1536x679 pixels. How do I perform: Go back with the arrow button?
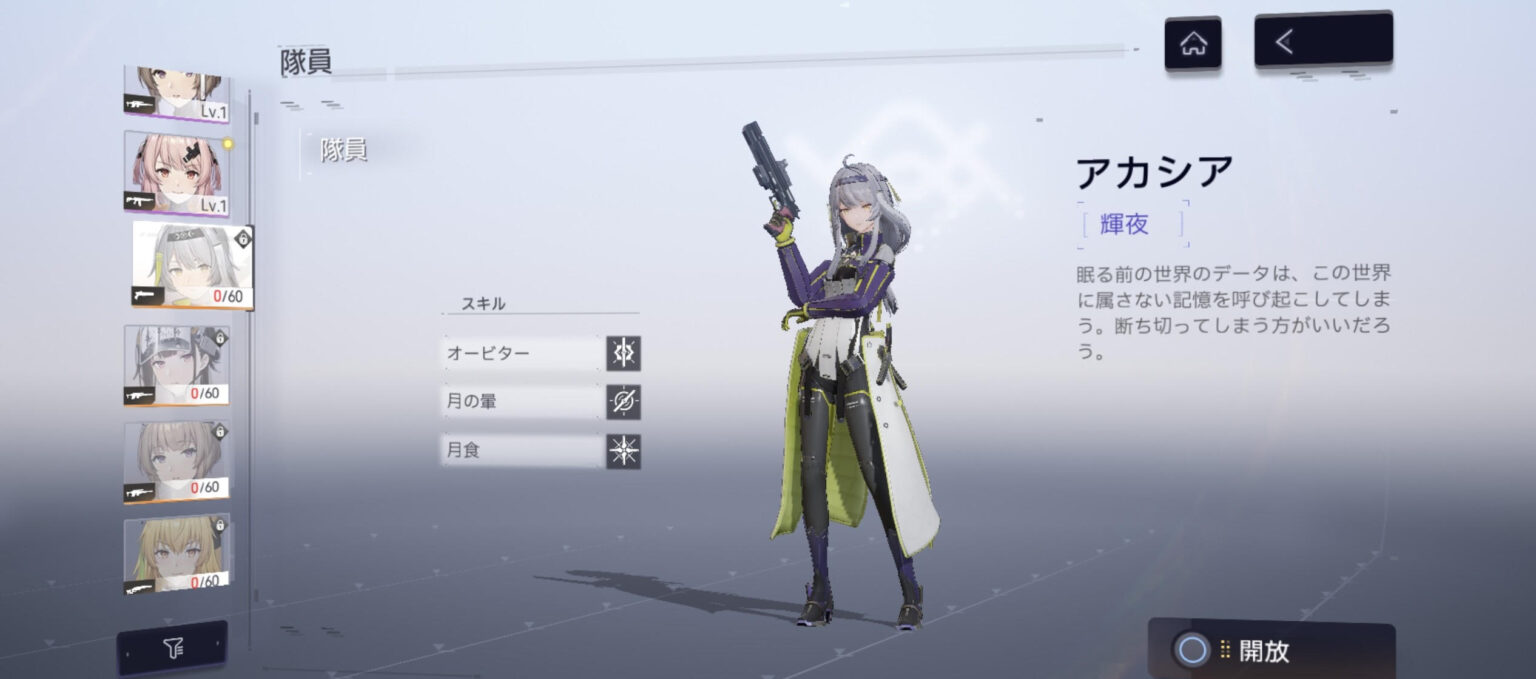pos(1322,41)
